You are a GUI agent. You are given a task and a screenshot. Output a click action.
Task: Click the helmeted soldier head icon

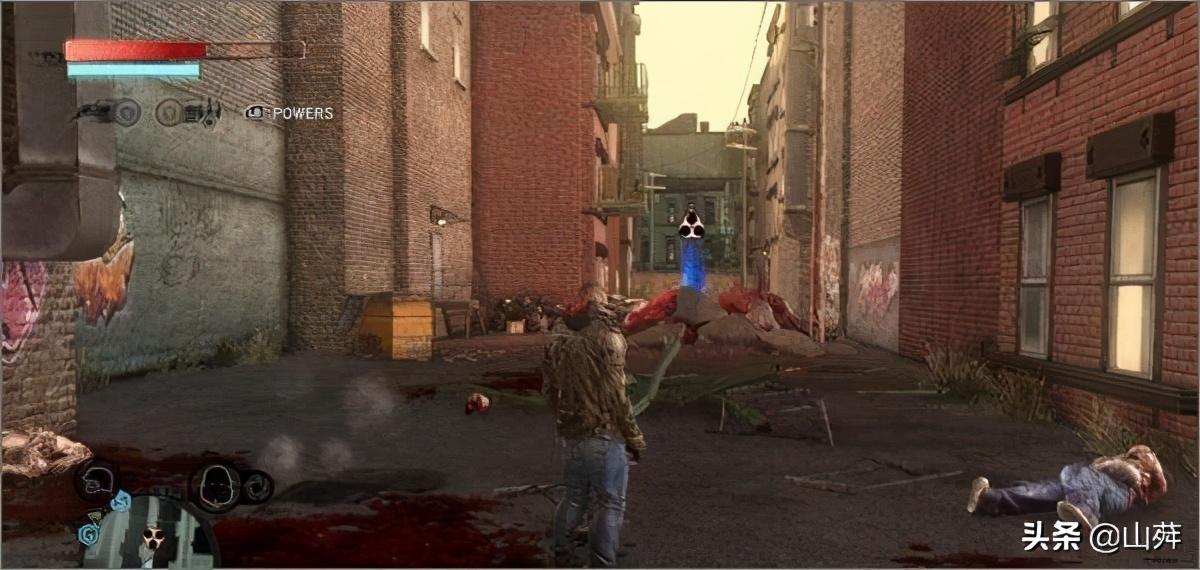96,480
